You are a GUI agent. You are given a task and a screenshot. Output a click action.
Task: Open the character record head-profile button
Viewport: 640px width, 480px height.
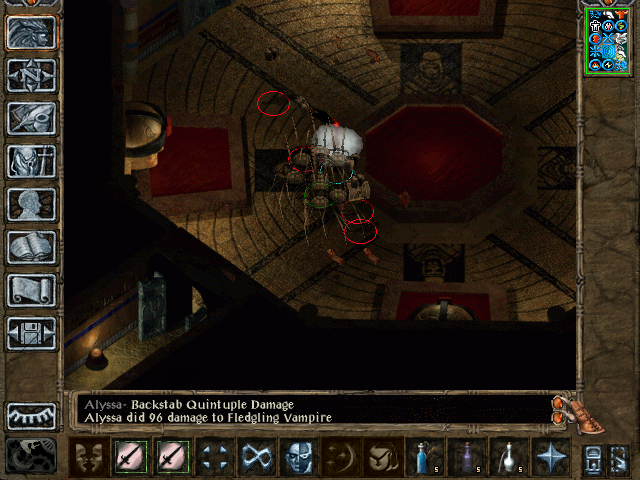[32, 204]
